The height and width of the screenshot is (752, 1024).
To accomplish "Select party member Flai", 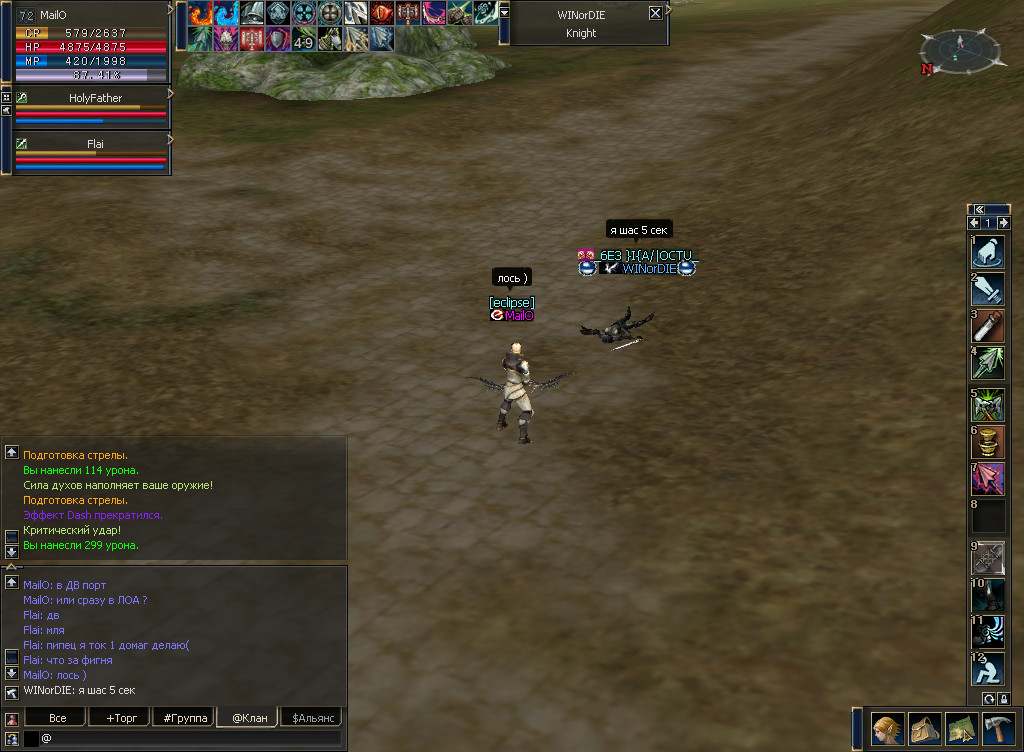I will (95, 144).
